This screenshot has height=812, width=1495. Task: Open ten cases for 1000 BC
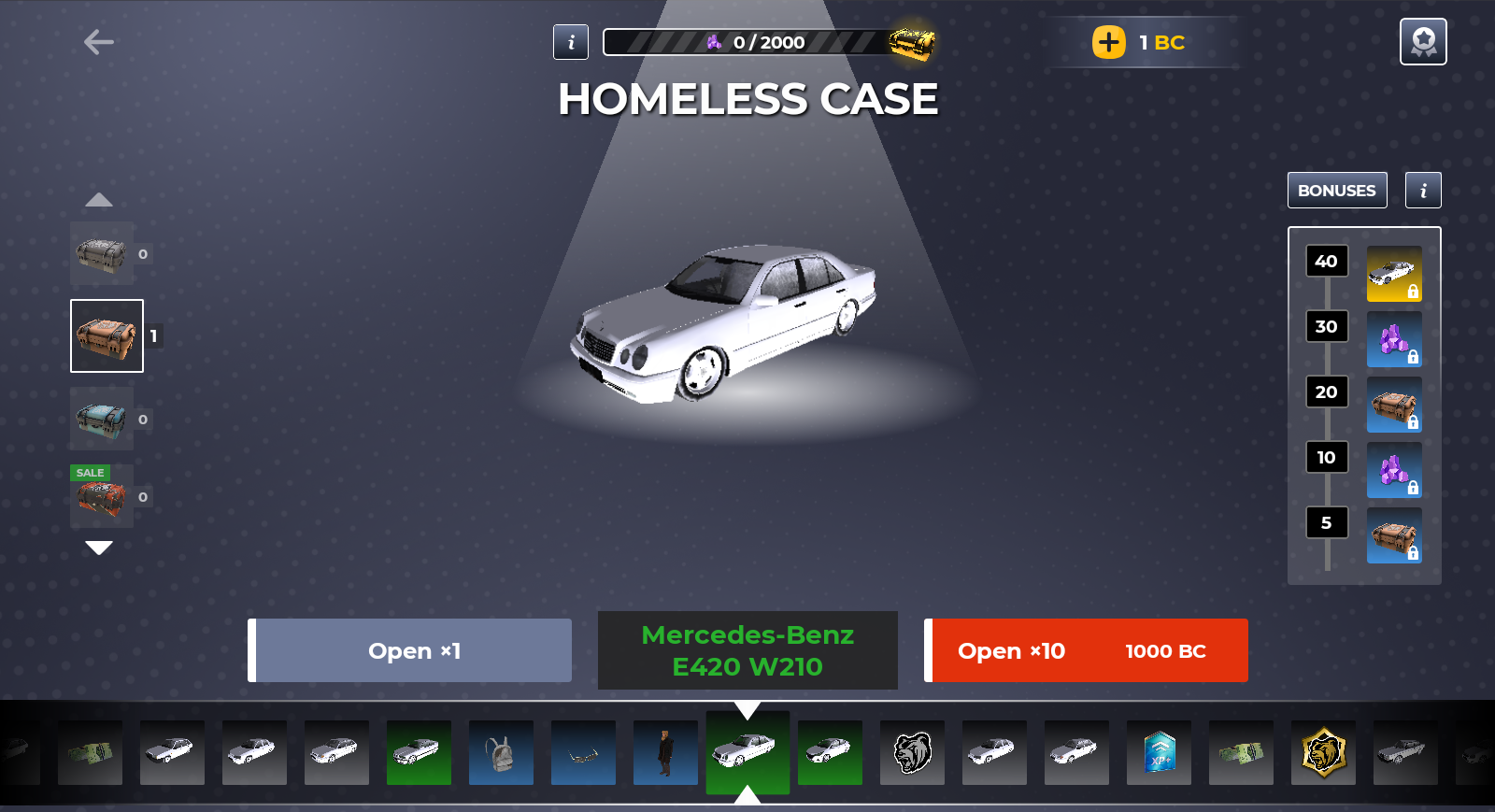[1087, 650]
